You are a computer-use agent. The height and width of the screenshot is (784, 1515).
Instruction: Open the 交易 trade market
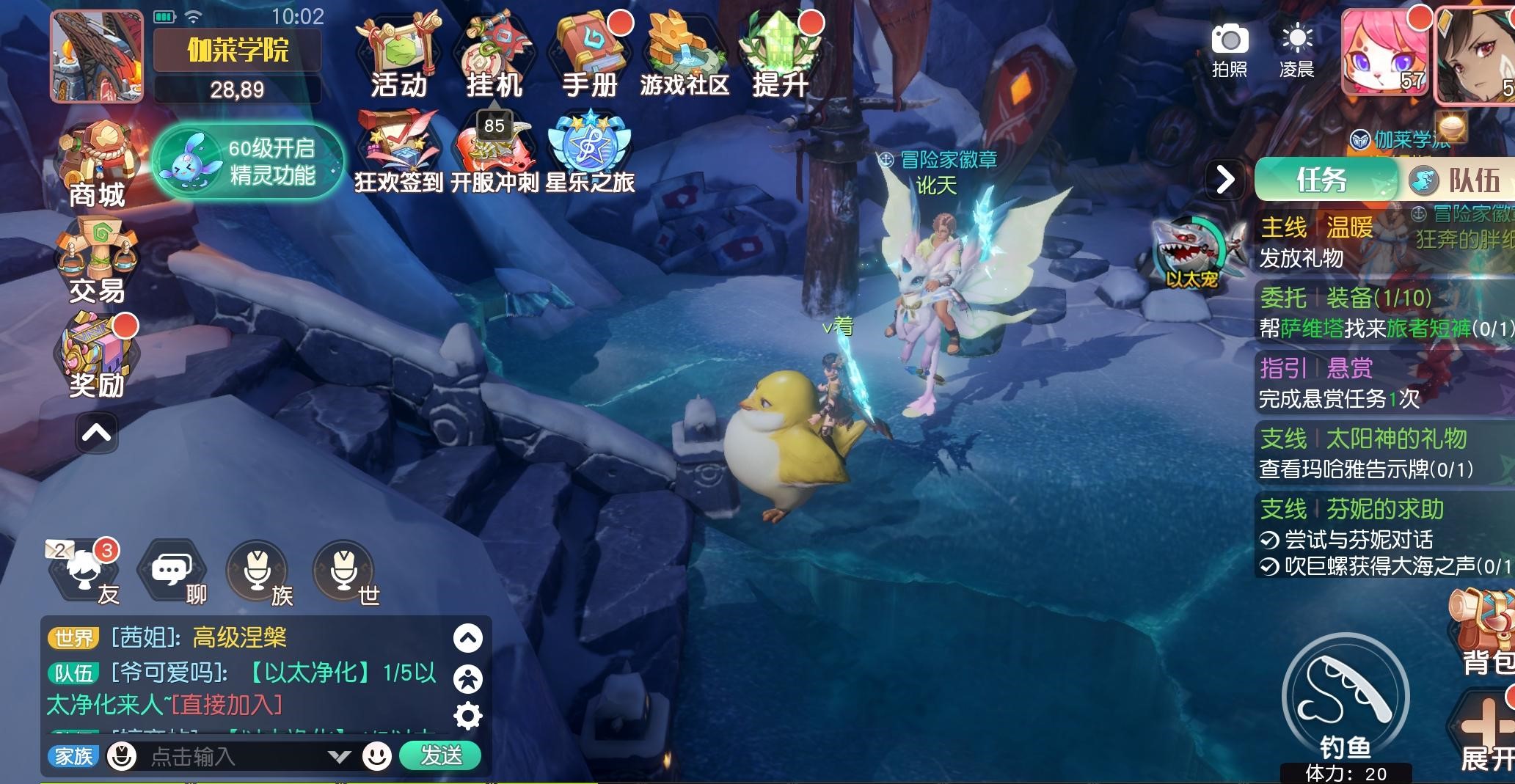pyautogui.click(x=97, y=261)
